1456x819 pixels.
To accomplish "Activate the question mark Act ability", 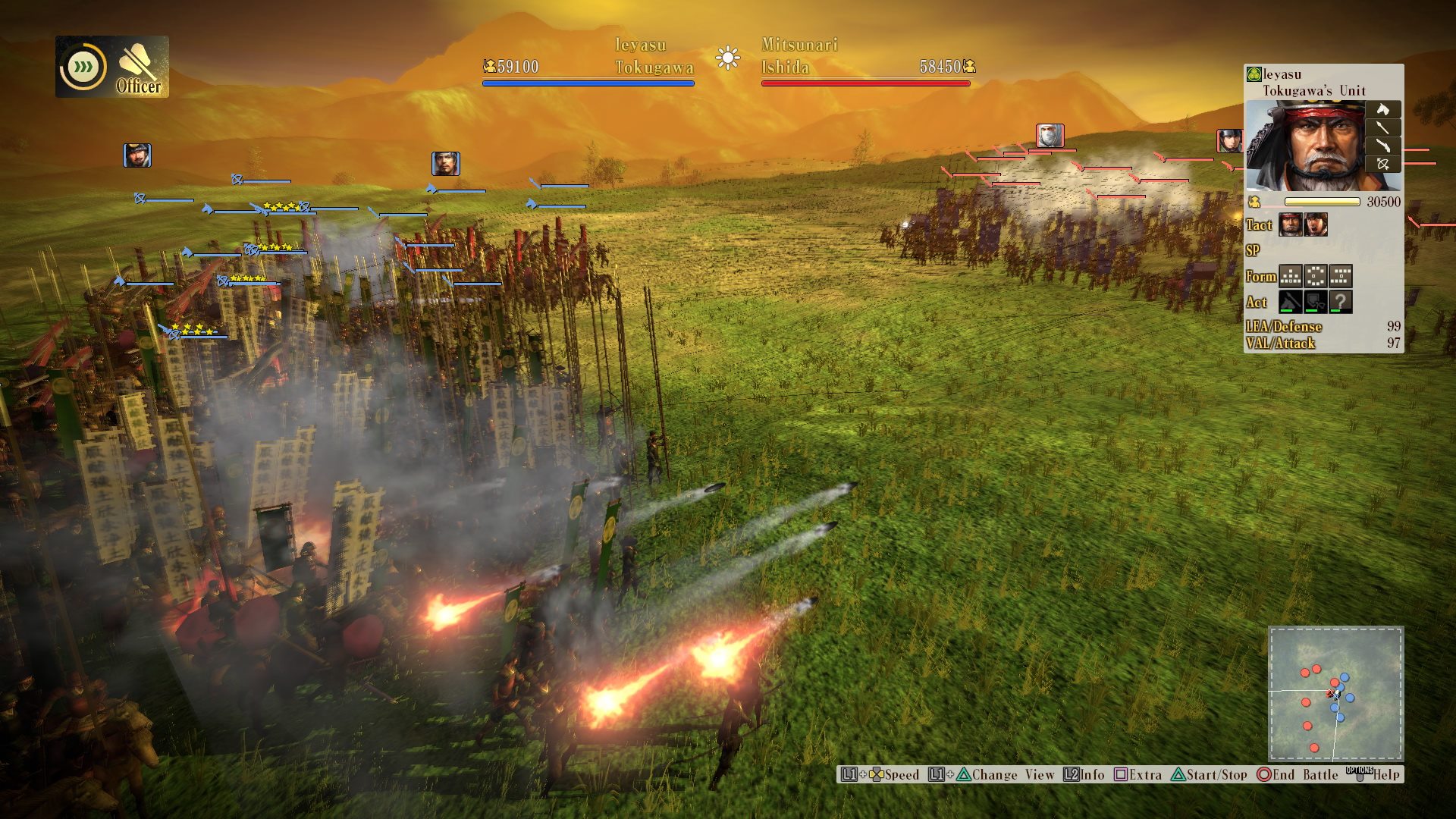I will [1341, 302].
